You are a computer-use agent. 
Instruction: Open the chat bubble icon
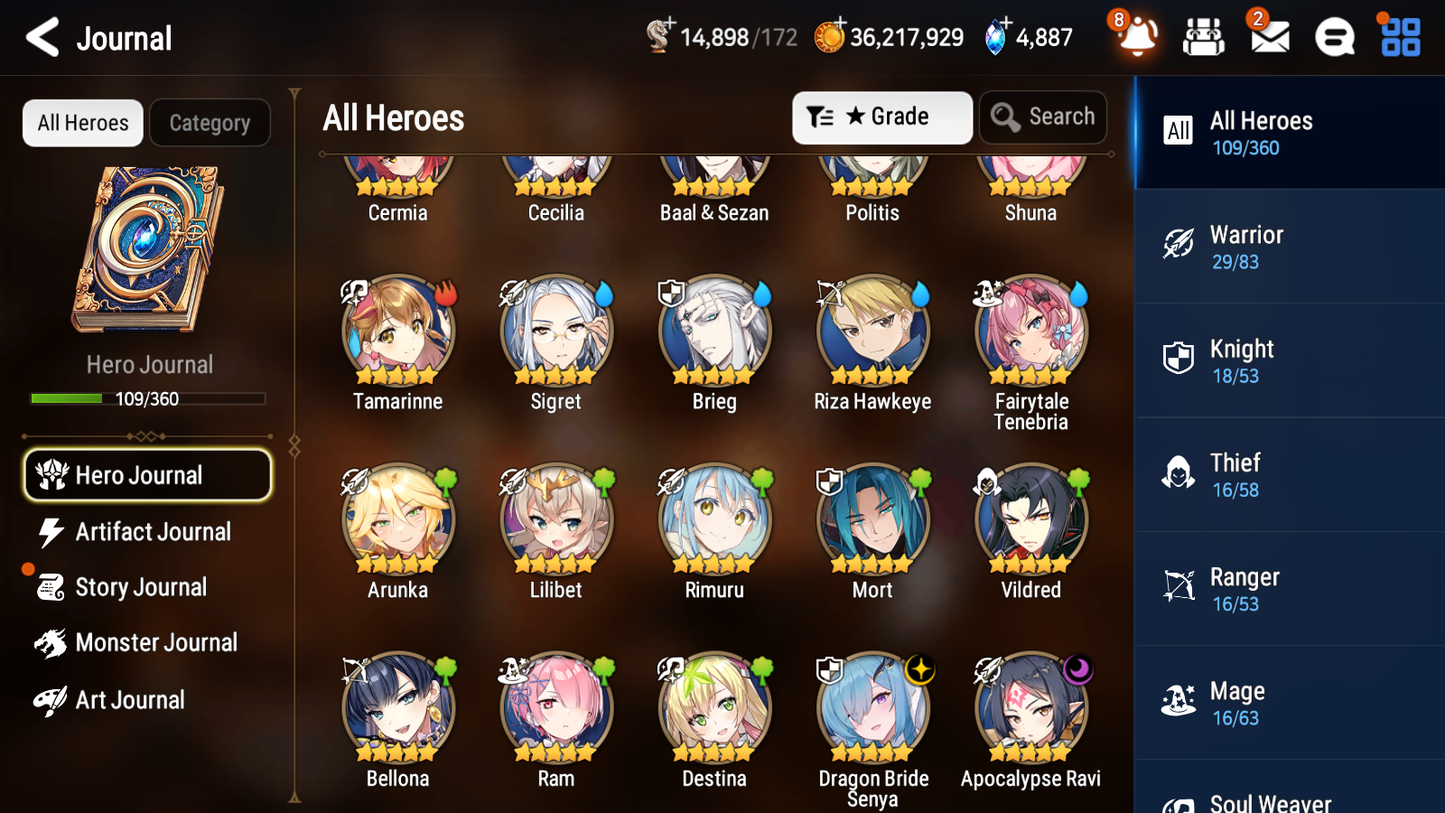click(1334, 36)
